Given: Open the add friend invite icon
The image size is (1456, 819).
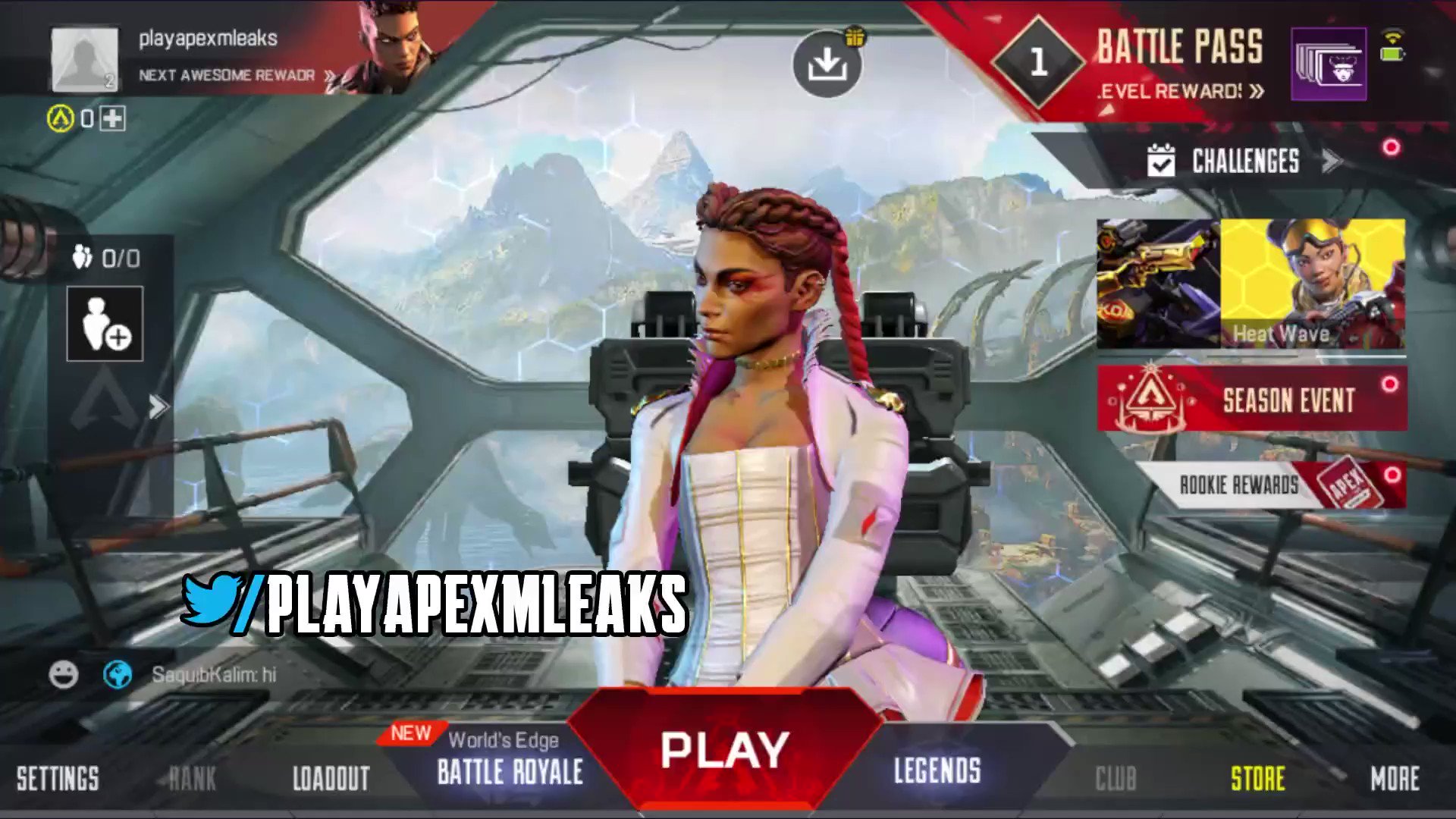Looking at the screenshot, I should (105, 322).
